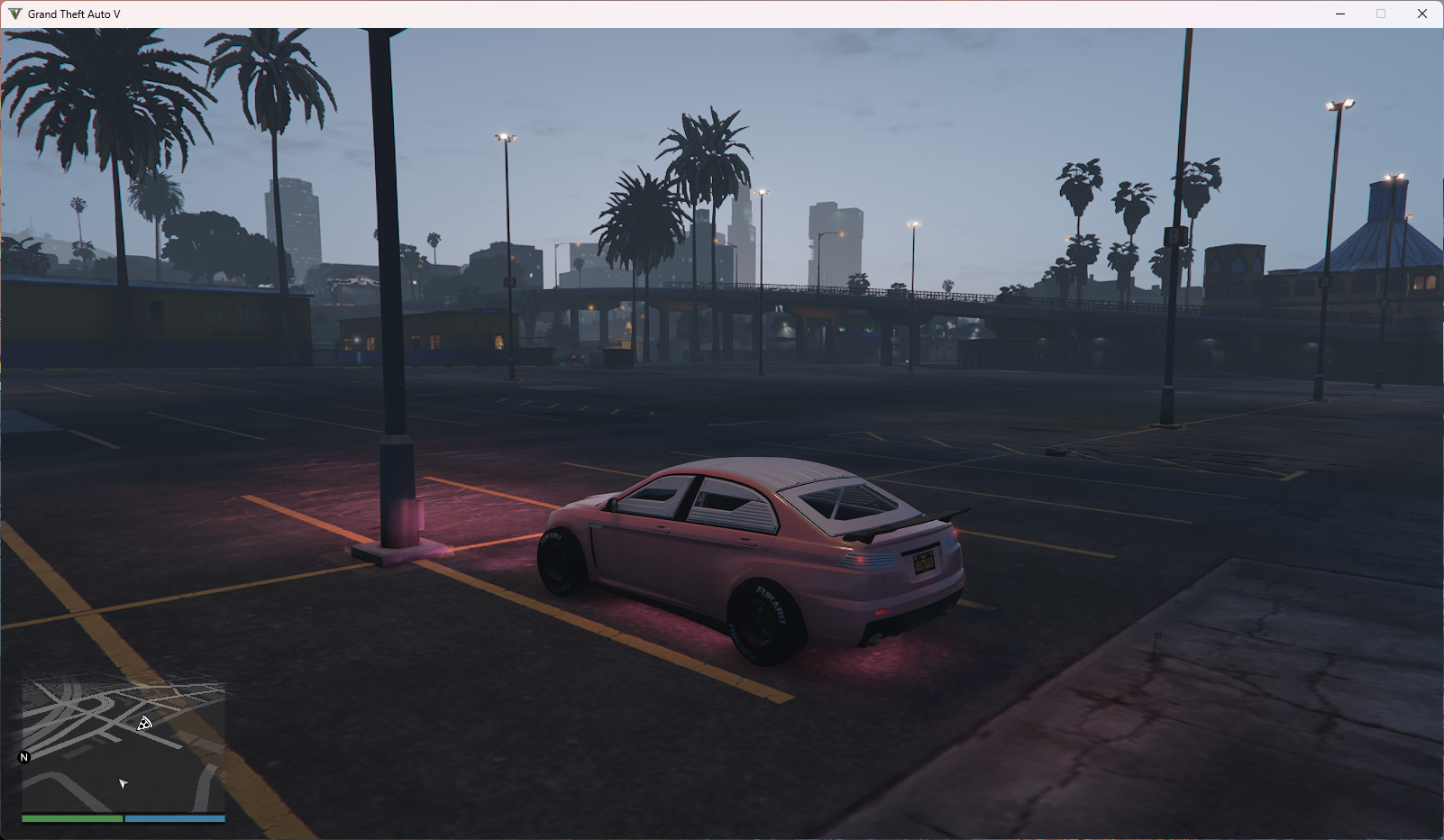Click the minimap radar
This screenshot has height=840, width=1444.
pyautogui.click(x=123, y=746)
